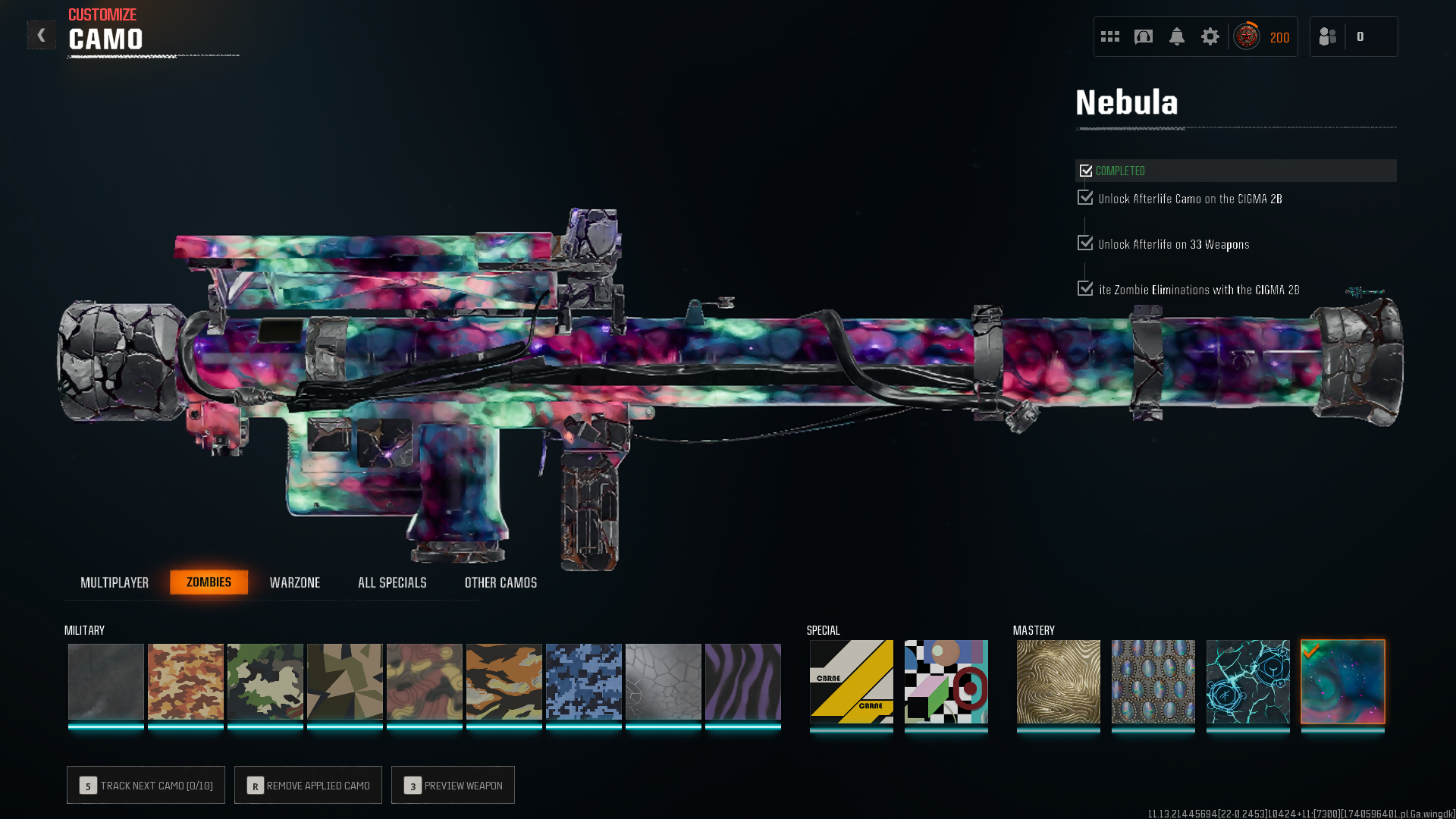1456x819 pixels.
Task: Choose the gold swirl mastery camo
Action: click(x=1059, y=681)
